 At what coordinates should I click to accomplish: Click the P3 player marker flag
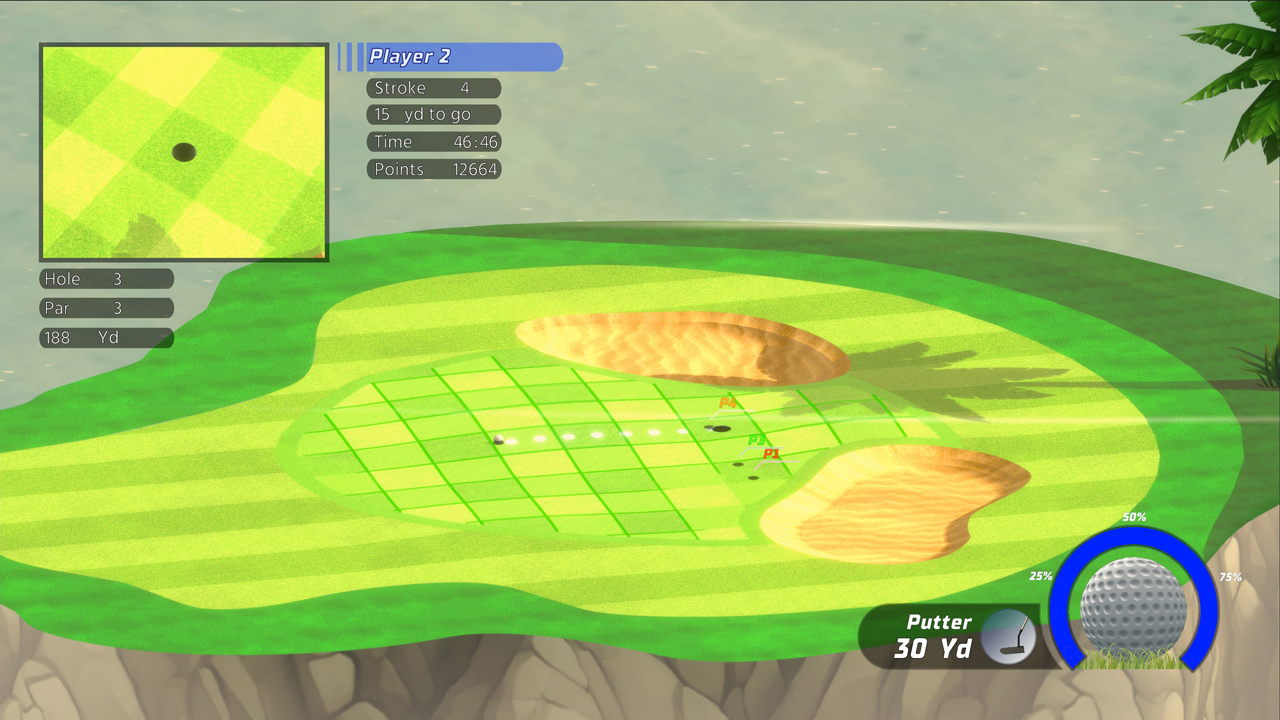(756, 440)
